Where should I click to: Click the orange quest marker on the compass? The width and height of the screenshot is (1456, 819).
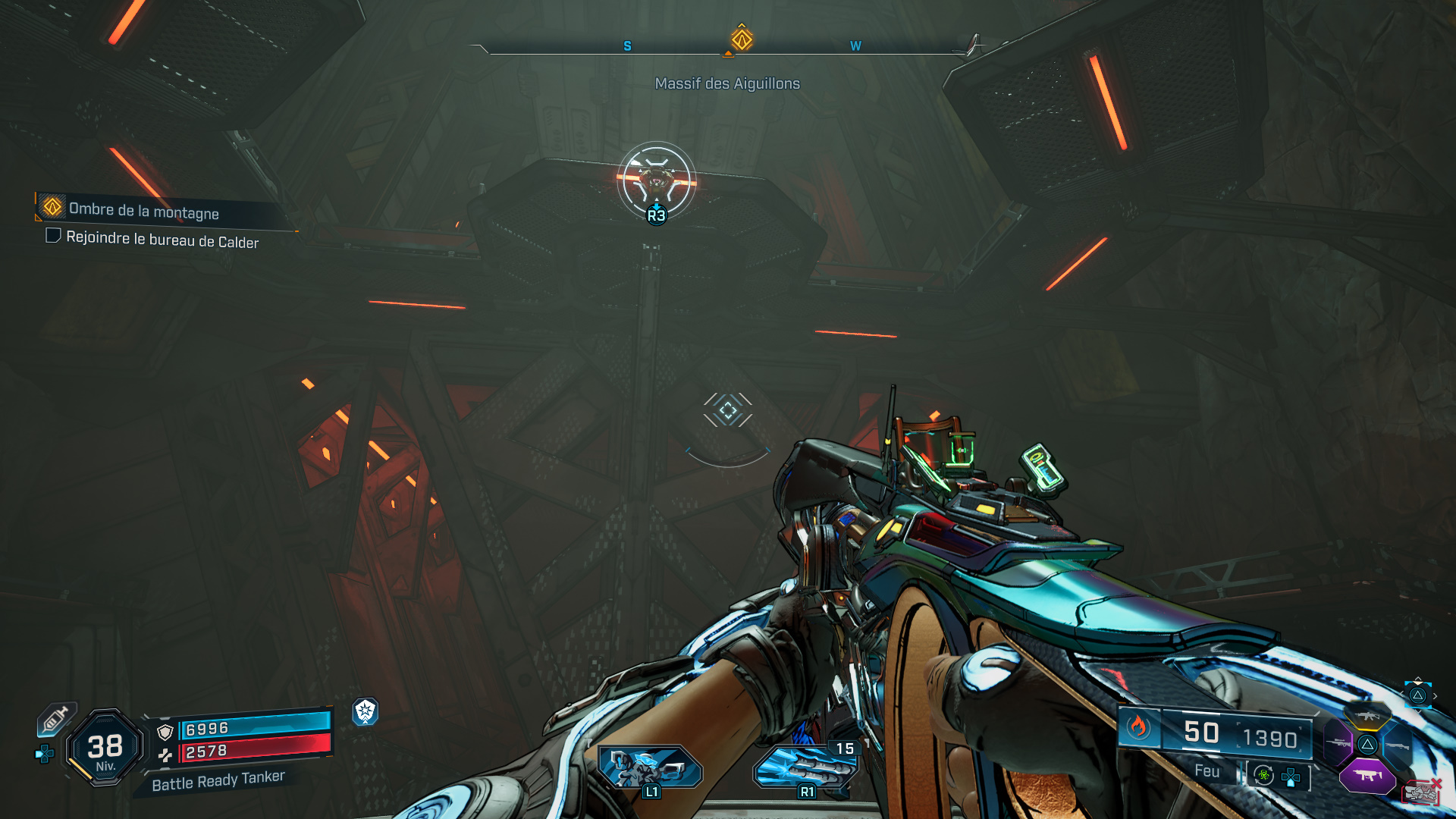(x=742, y=39)
